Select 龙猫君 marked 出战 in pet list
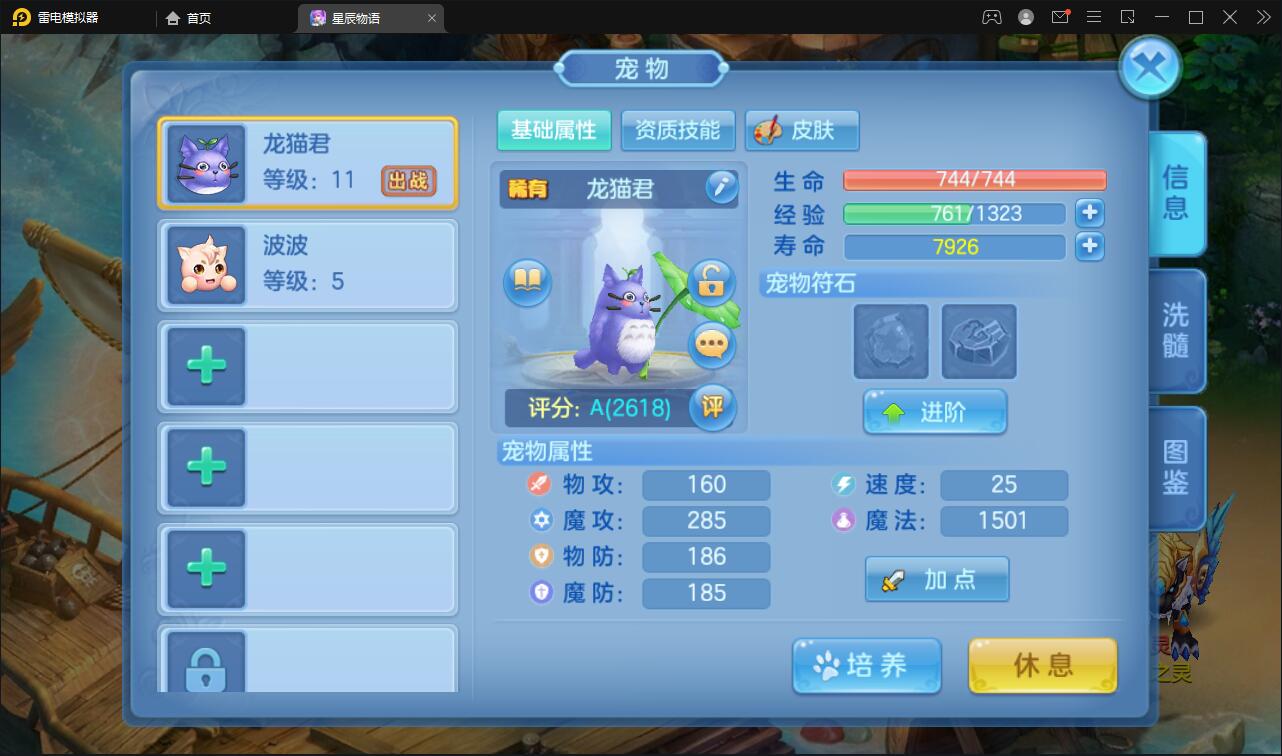Viewport: 1282px width, 756px height. 307,163
